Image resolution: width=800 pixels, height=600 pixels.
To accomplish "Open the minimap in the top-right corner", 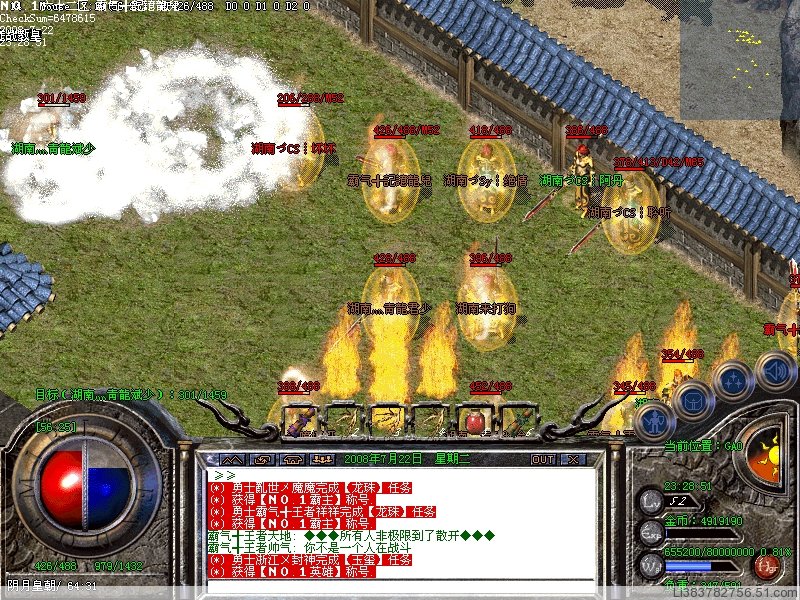I will coord(739,58).
